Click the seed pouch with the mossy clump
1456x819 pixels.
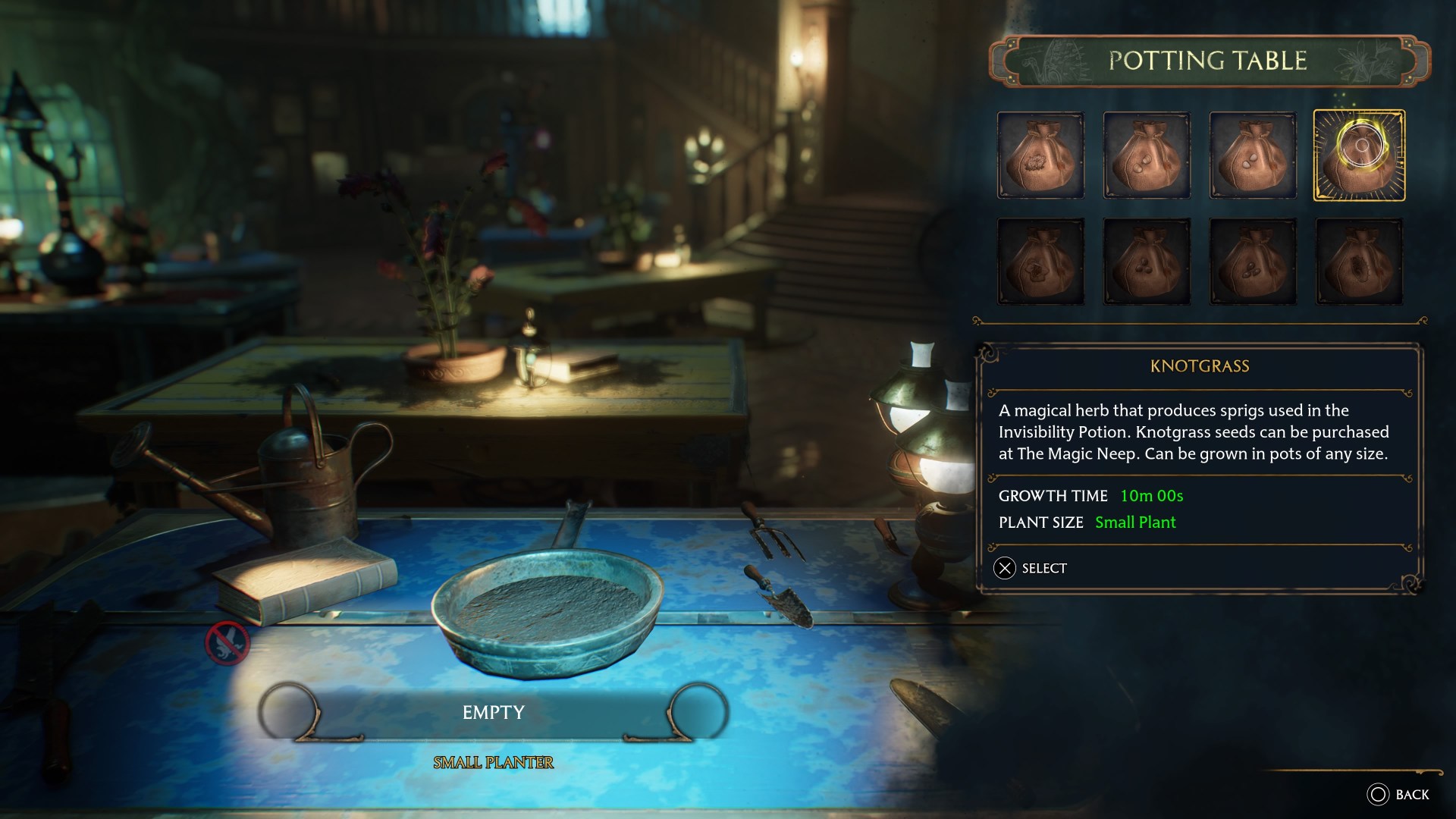1040,155
